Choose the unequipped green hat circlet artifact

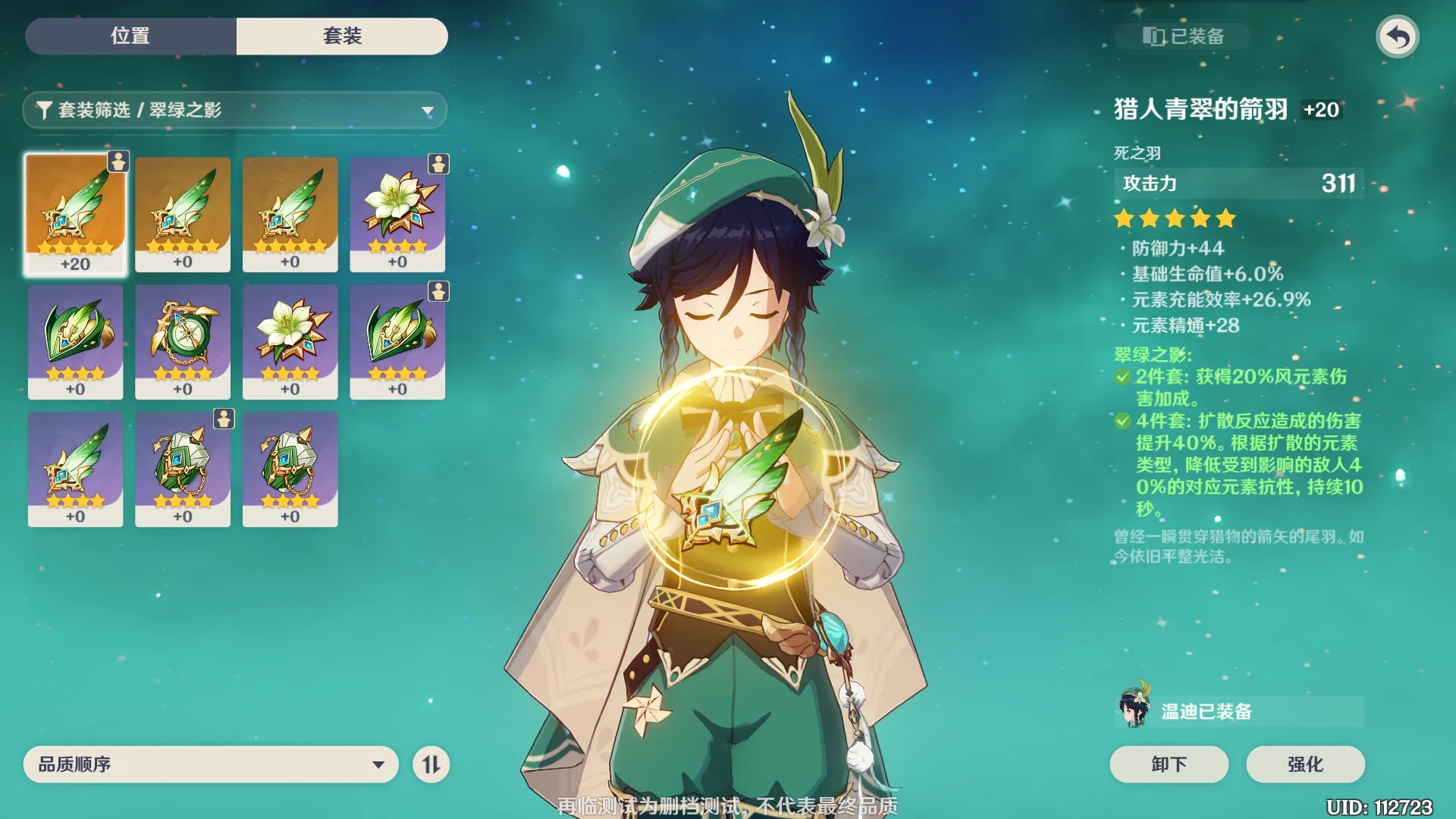[x=75, y=341]
